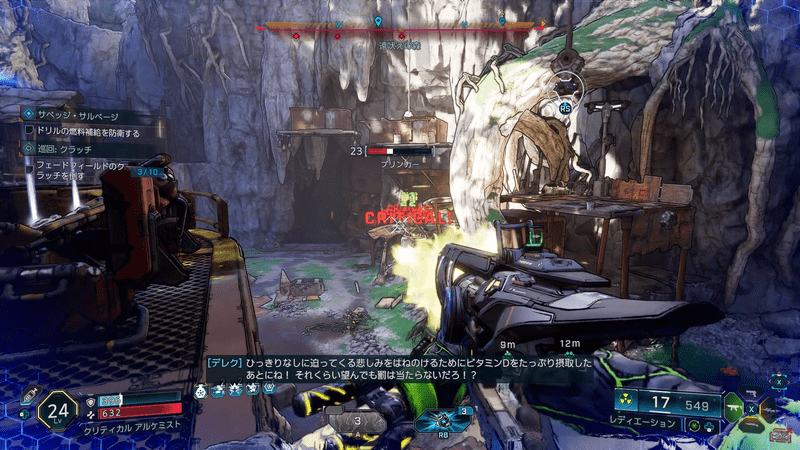Click the flask status effect icon

(200, 388)
